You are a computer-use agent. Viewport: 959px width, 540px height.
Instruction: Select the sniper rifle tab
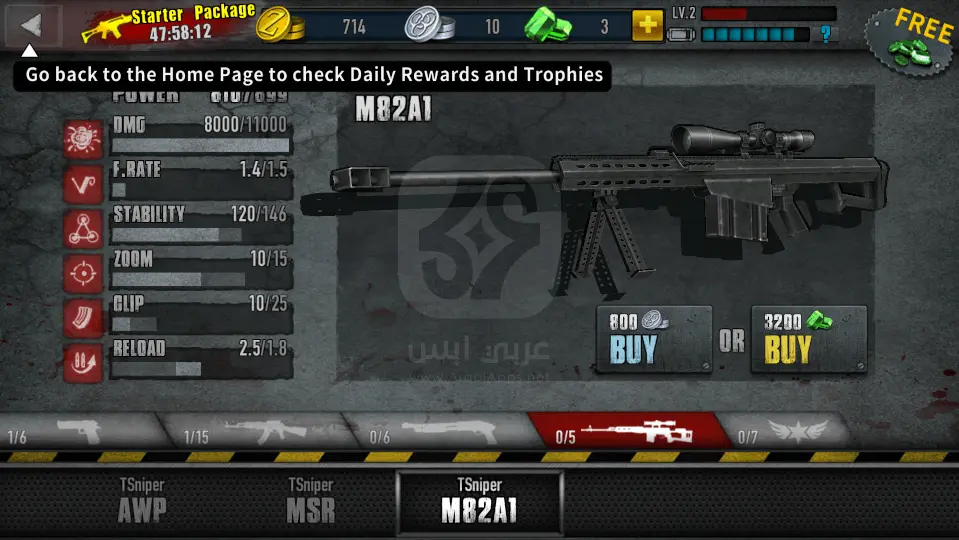(x=628, y=431)
